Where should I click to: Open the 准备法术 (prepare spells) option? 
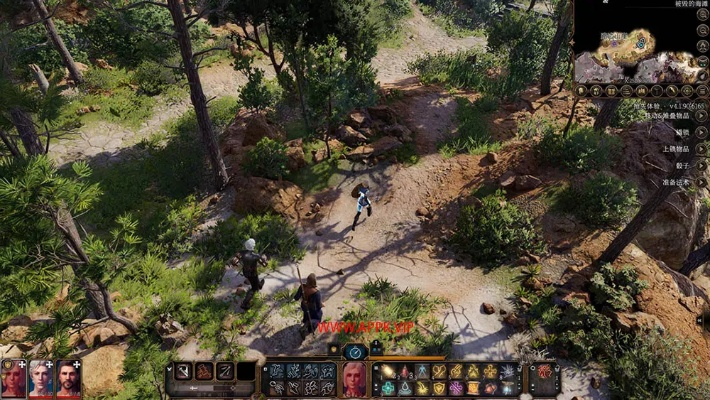tap(676, 183)
